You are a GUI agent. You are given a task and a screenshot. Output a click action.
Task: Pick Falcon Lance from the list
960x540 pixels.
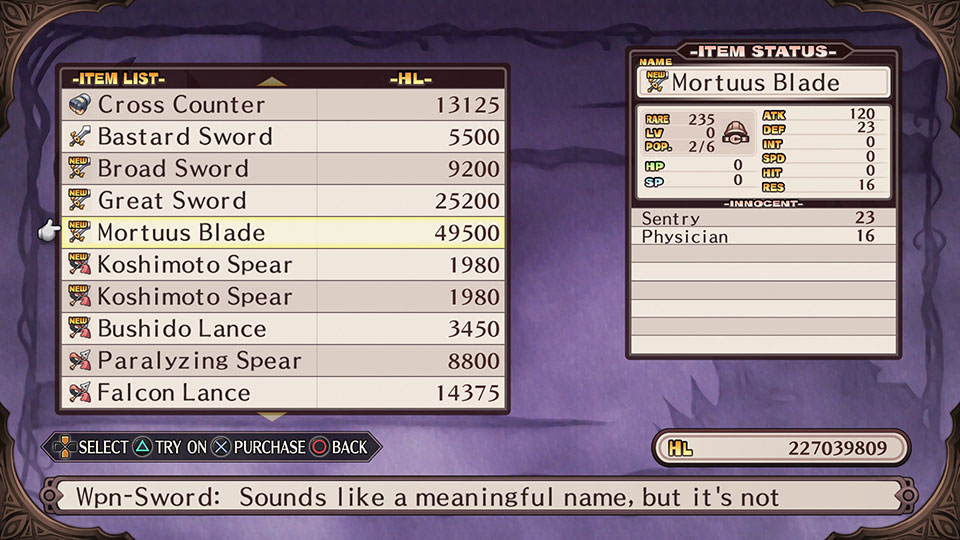pyautogui.click(x=284, y=393)
